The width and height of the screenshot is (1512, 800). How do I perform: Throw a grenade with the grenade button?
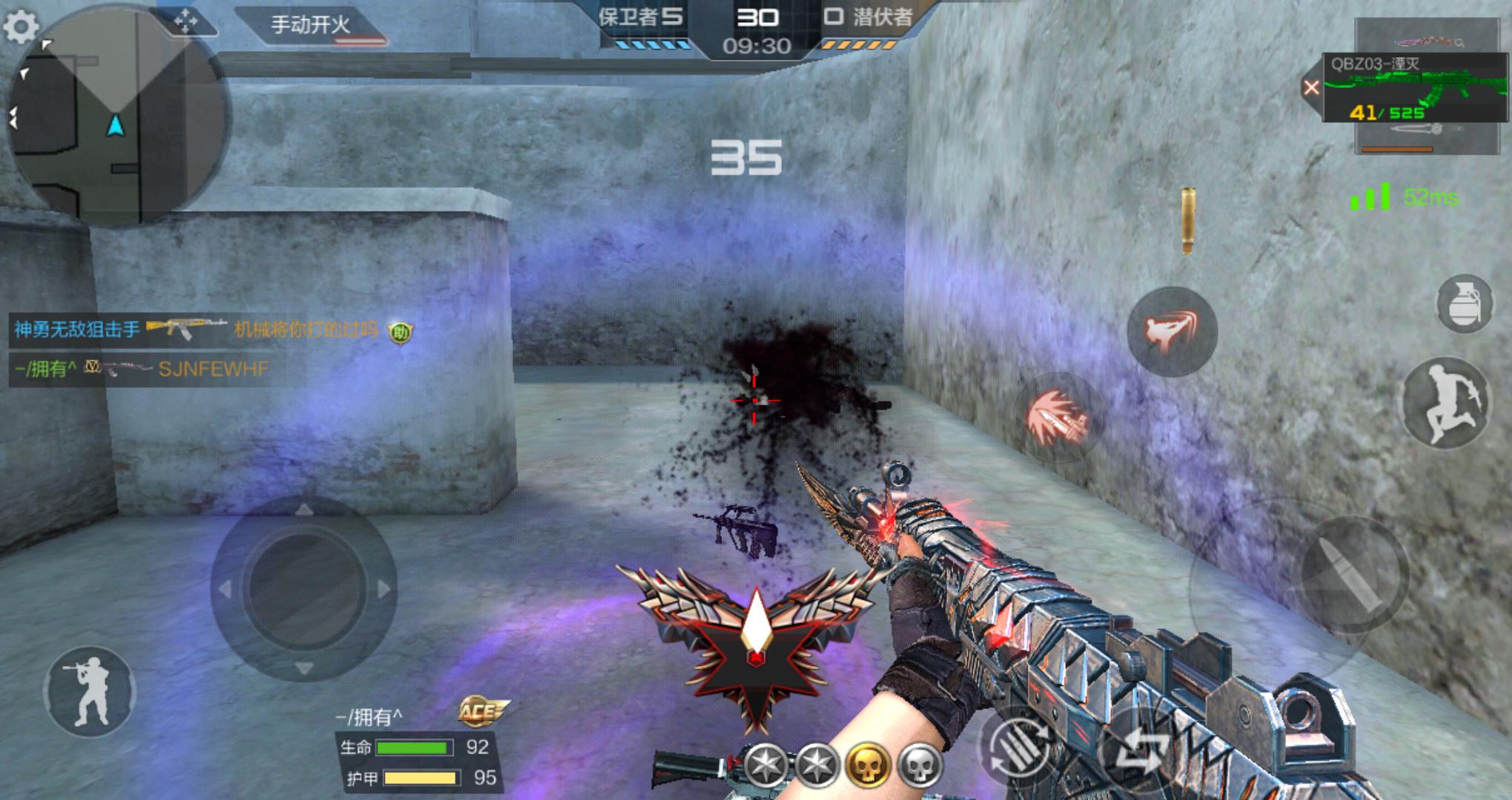1463,302
